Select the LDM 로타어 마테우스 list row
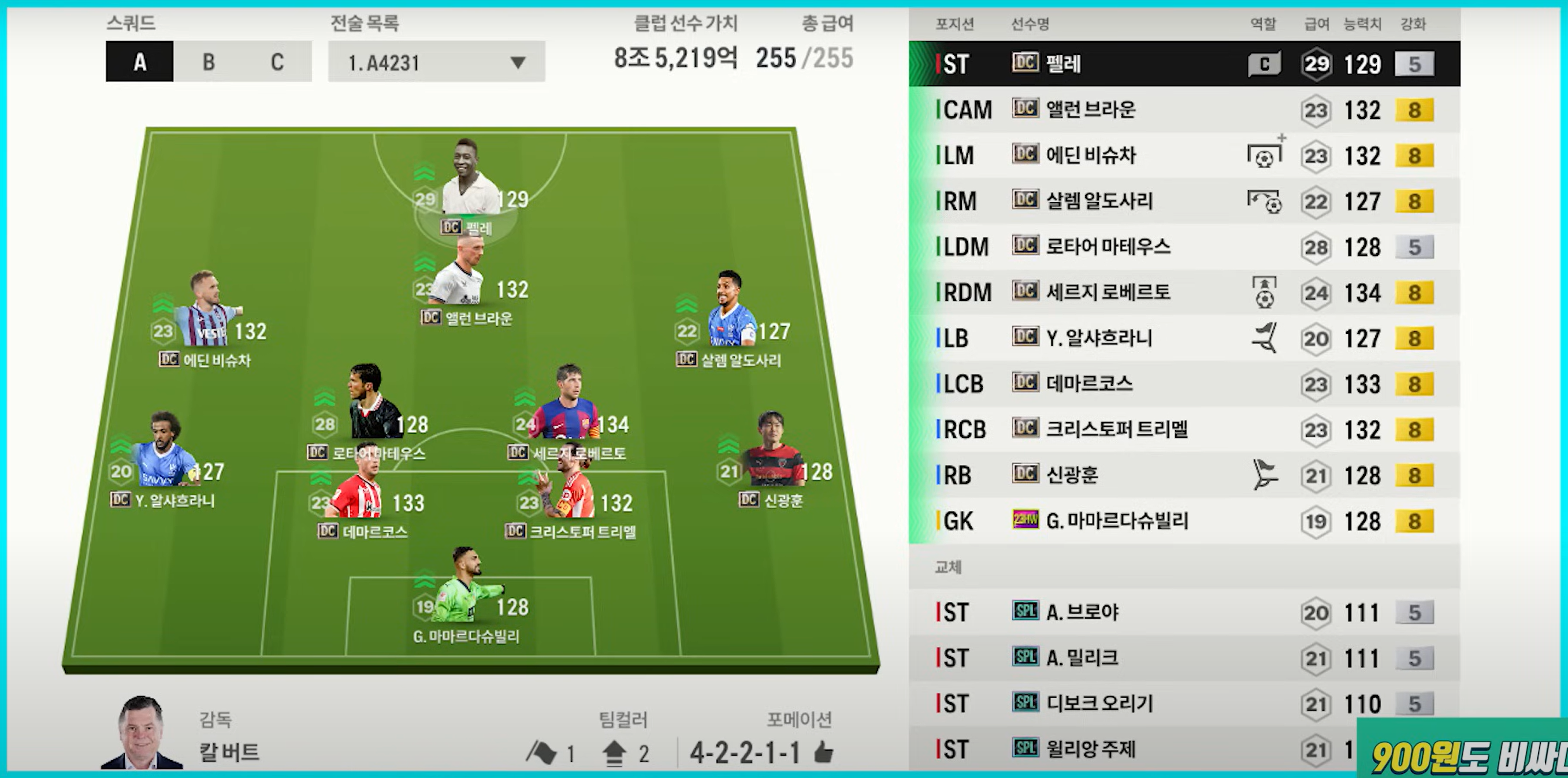The height and width of the screenshot is (778, 1568). coord(1184,247)
